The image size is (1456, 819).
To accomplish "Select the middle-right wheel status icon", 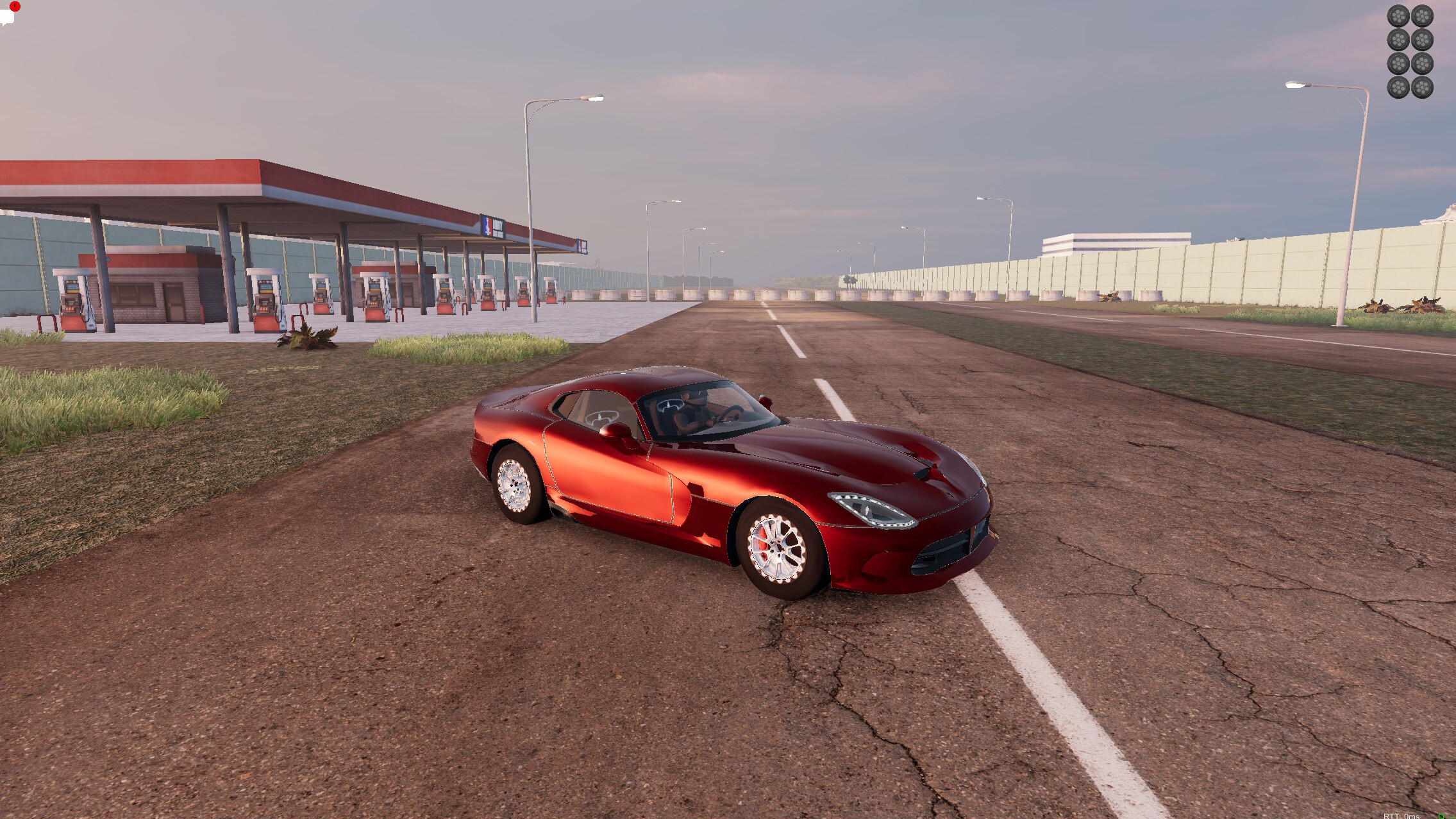I will [x=1423, y=40].
